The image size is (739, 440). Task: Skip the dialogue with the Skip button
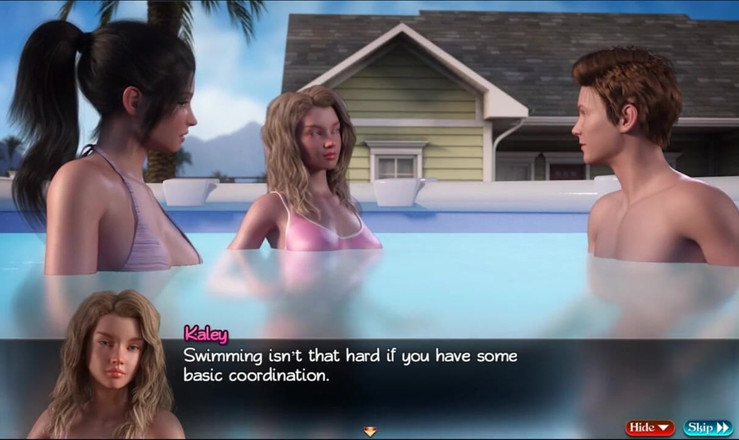pyautogui.click(x=708, y=428)
